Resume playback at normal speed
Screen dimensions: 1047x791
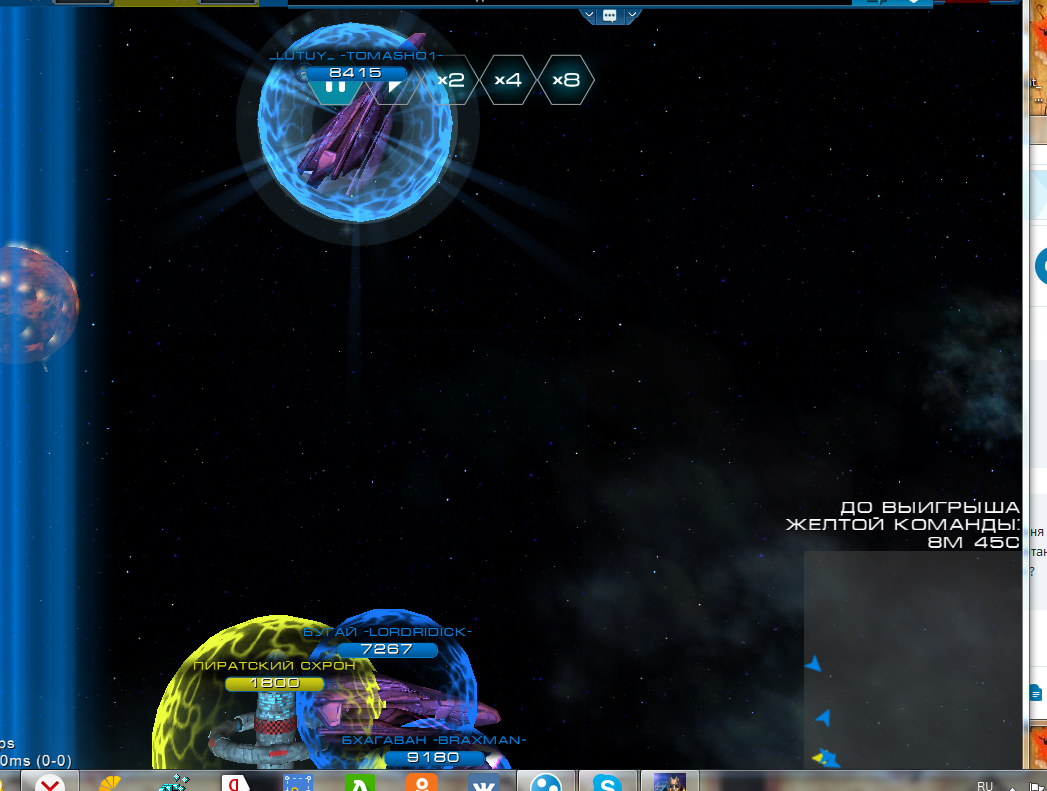[395, 87]
